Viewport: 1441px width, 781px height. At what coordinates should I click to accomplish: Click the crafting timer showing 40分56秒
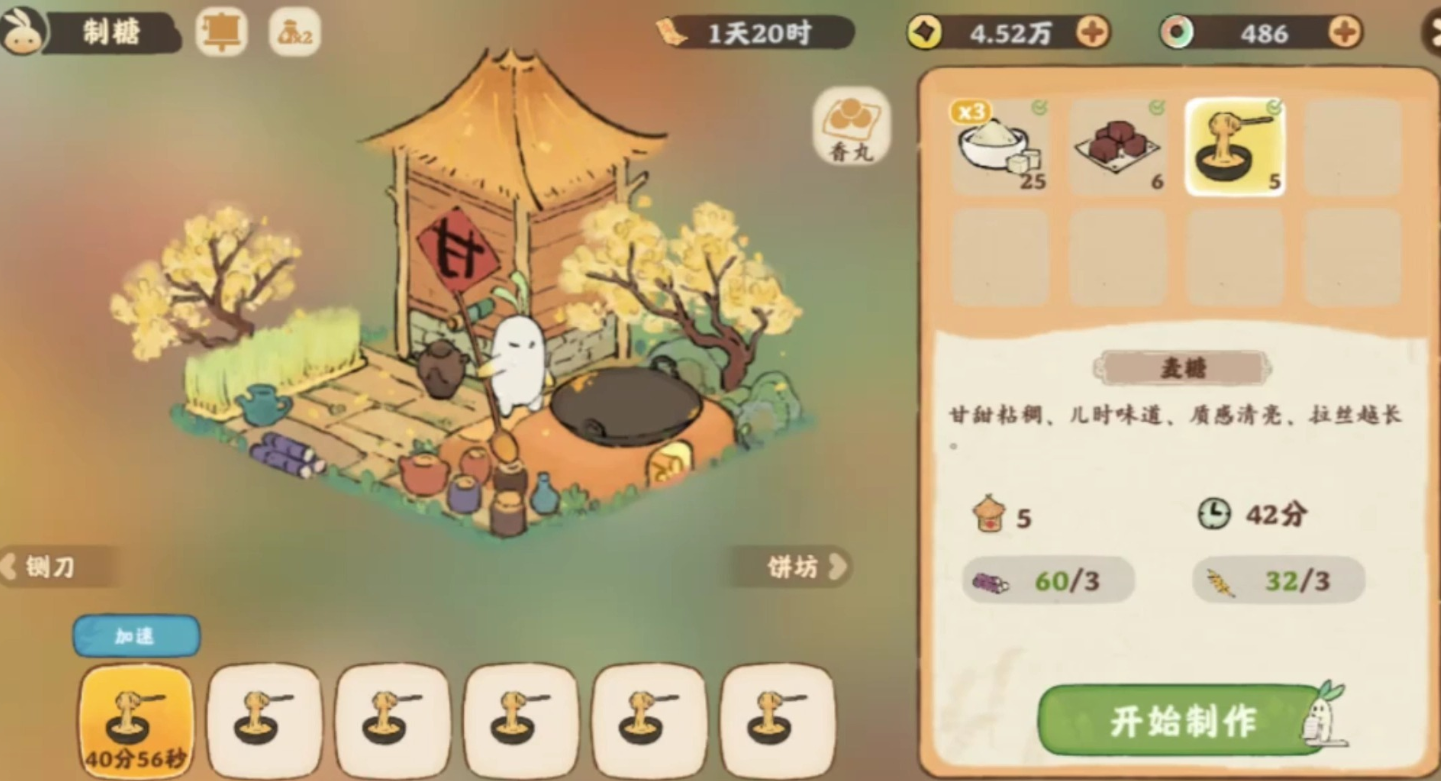tap(135, 722)
